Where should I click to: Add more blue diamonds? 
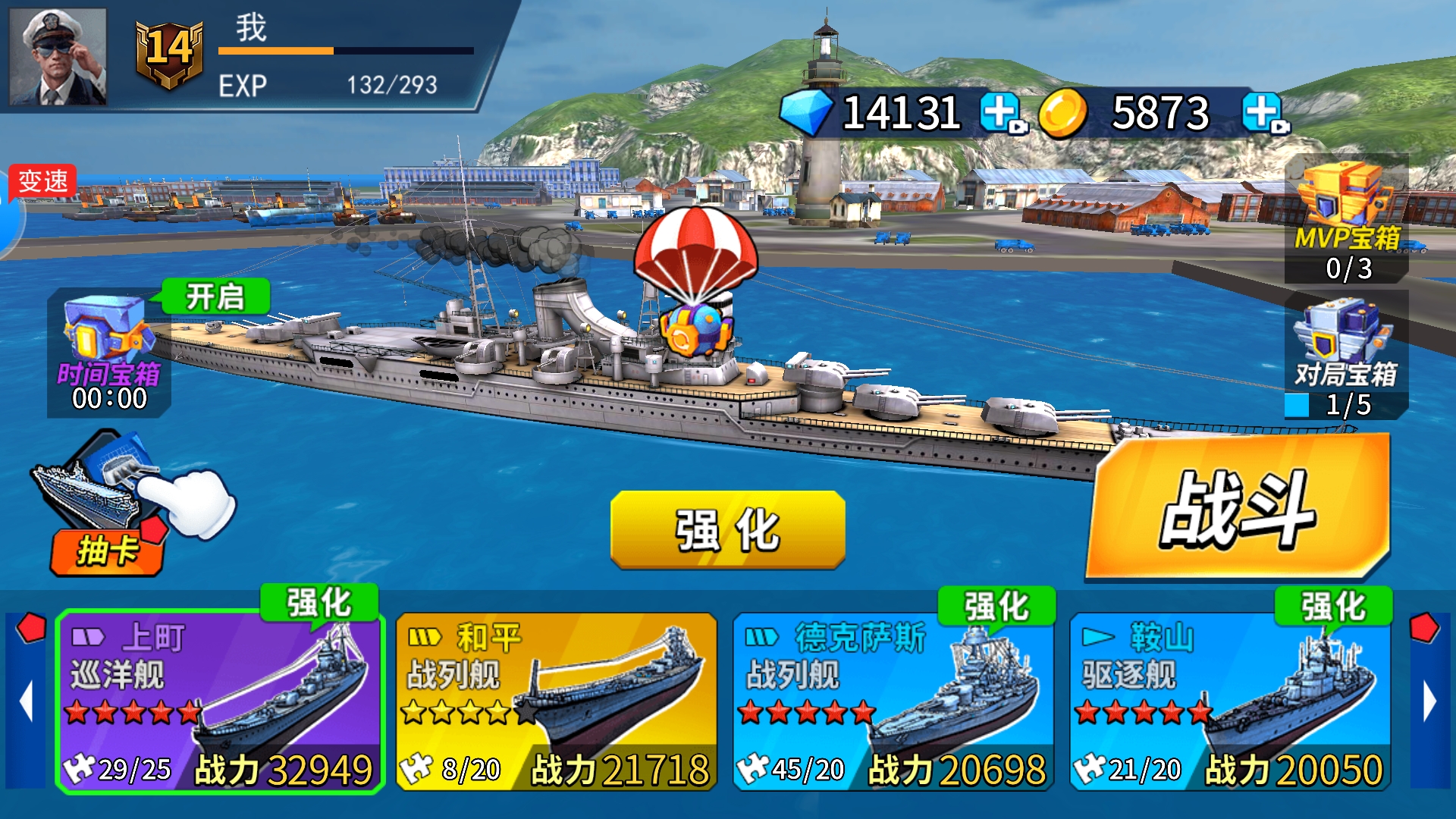point(1001,114)
